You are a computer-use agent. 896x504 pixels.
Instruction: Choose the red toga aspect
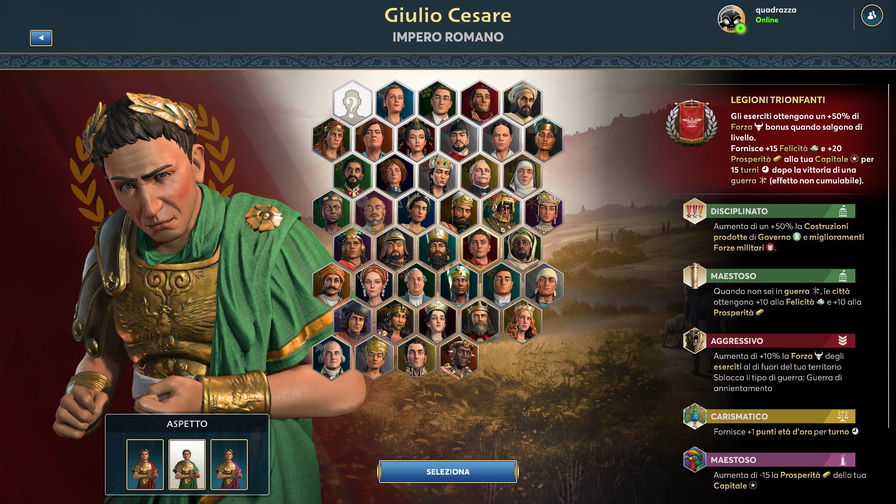145,464
